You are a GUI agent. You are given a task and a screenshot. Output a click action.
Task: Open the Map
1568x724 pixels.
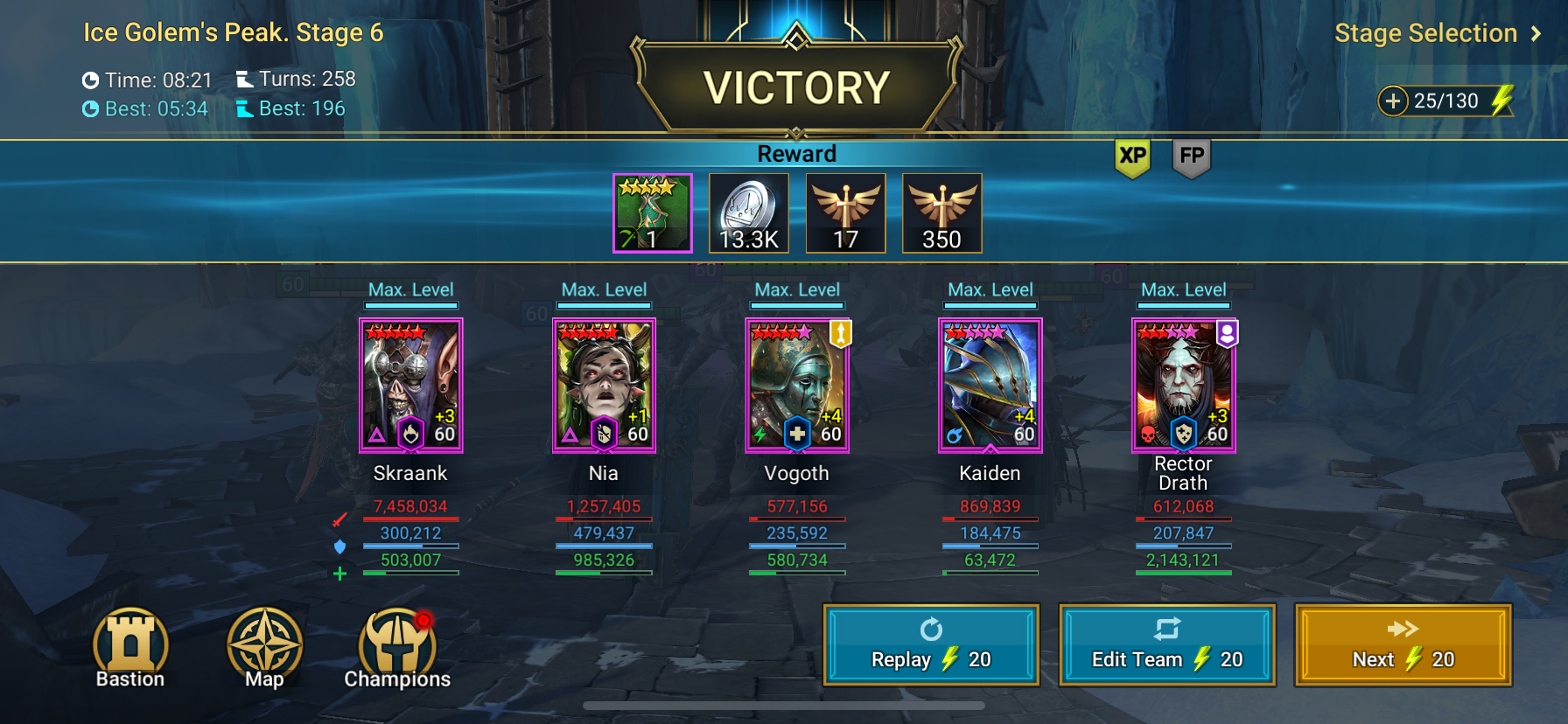coord(264,648)
